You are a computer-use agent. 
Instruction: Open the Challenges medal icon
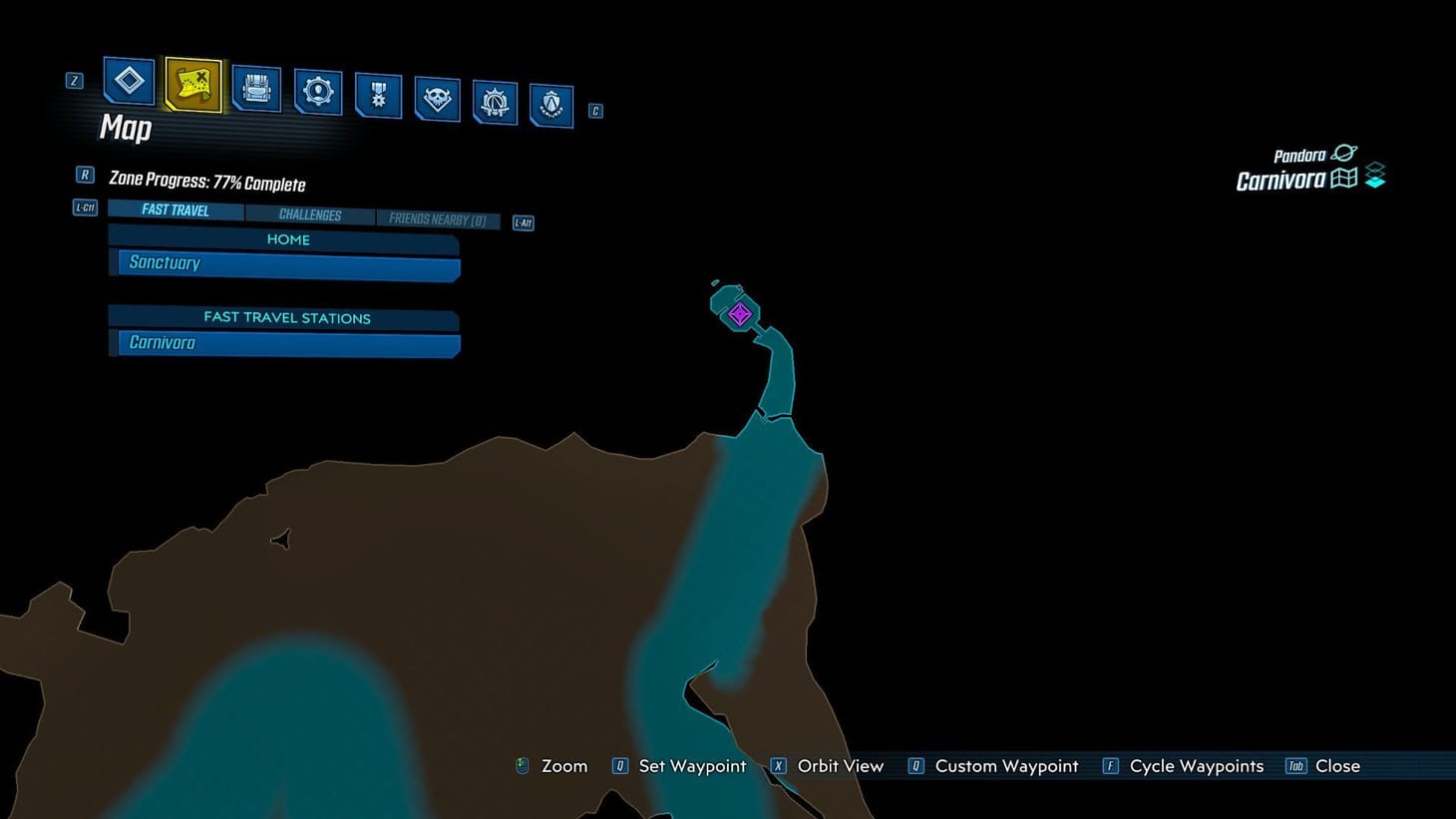click(x=378, y=96)
